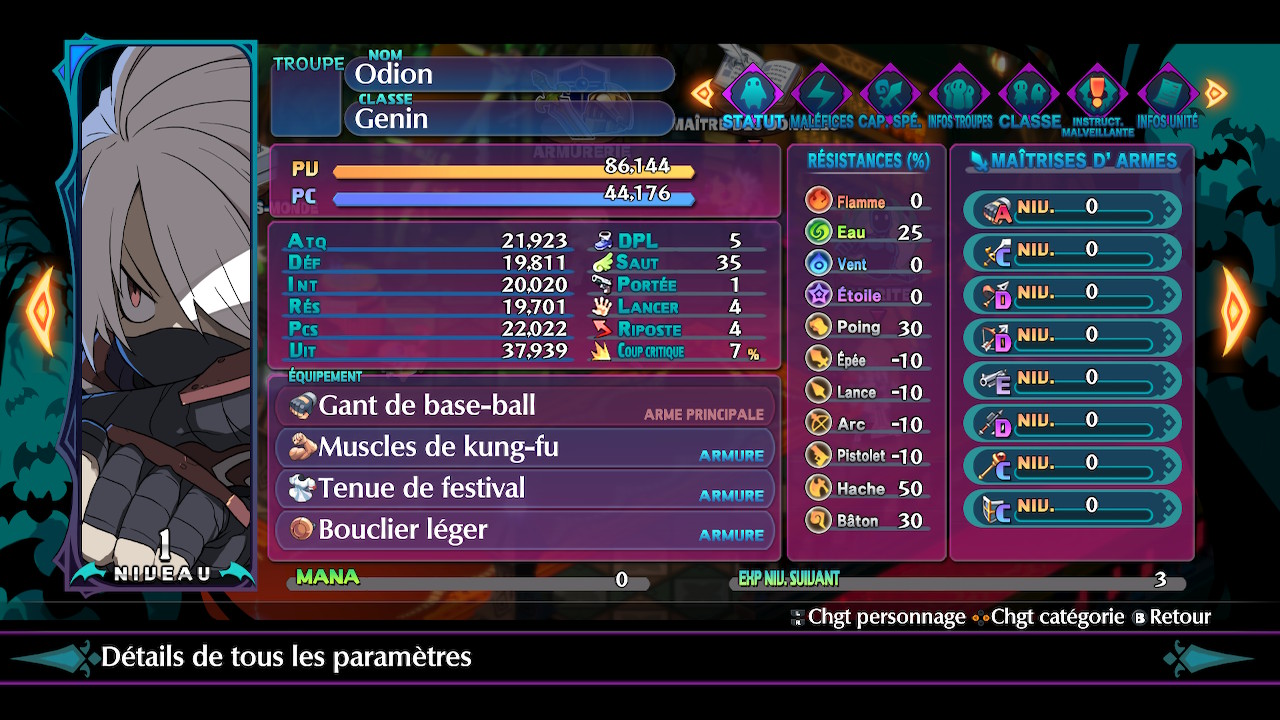
Task: Choose the Muscles de kung-fu armor slot
Action: 525,447
